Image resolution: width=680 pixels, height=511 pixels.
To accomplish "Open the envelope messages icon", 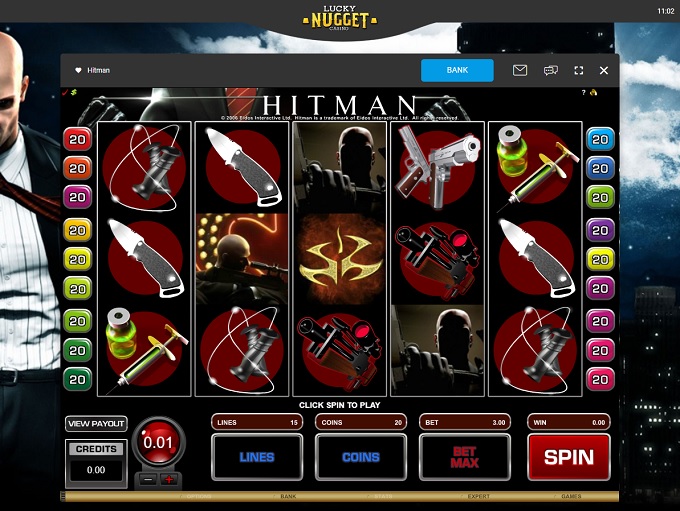I will click(x=520, y=70).
